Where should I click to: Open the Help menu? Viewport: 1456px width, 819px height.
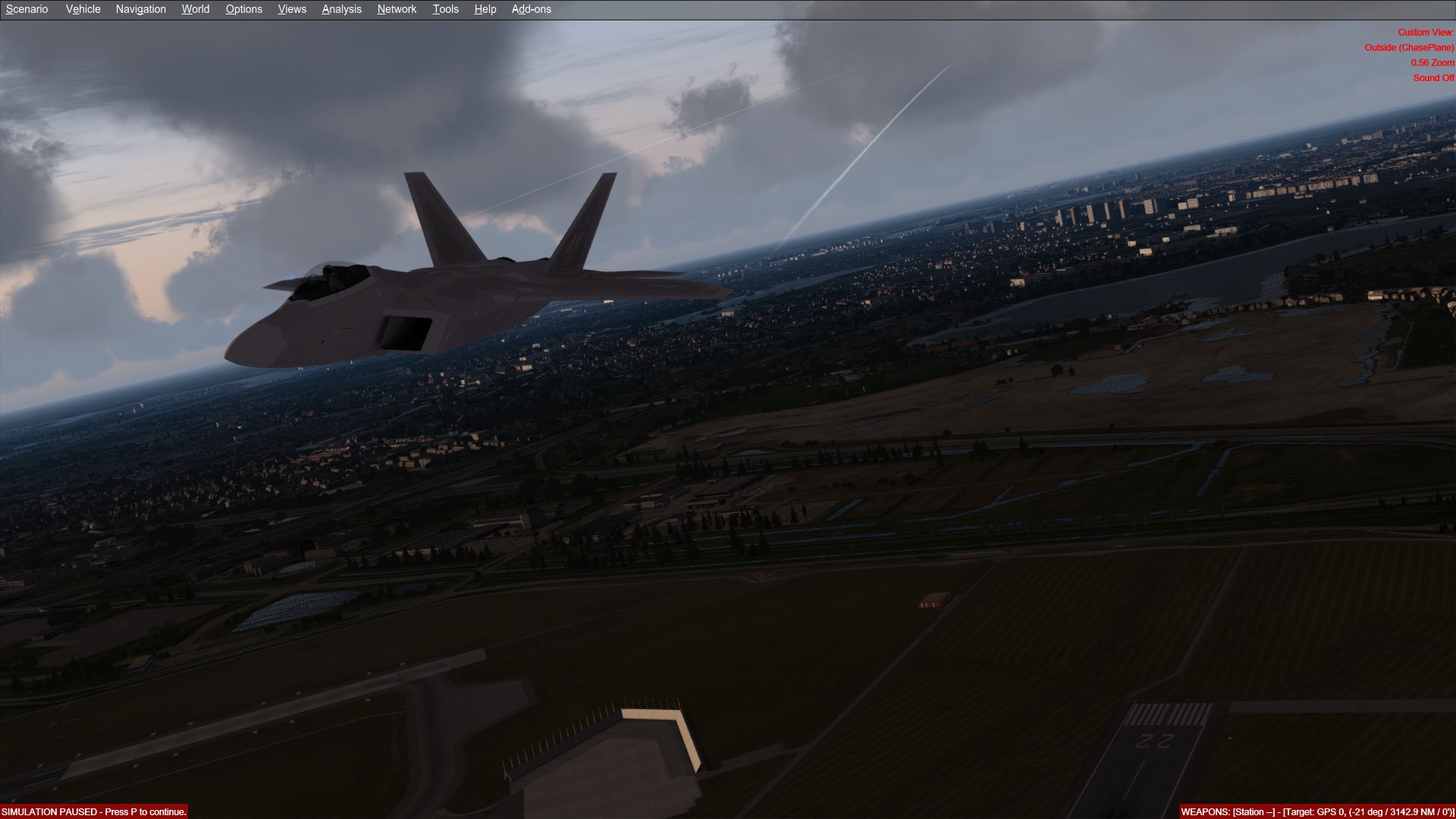[x=485, y=9]
